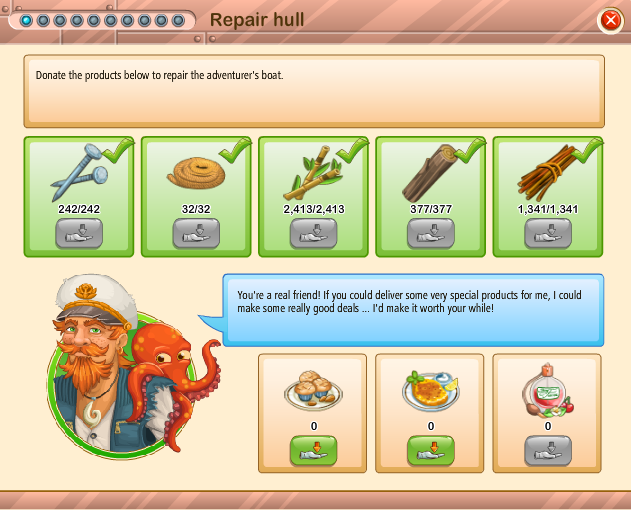Viewport: 631px width, 510px height.
Task: Select the nails product tile
Action: [x=79, y=172]
